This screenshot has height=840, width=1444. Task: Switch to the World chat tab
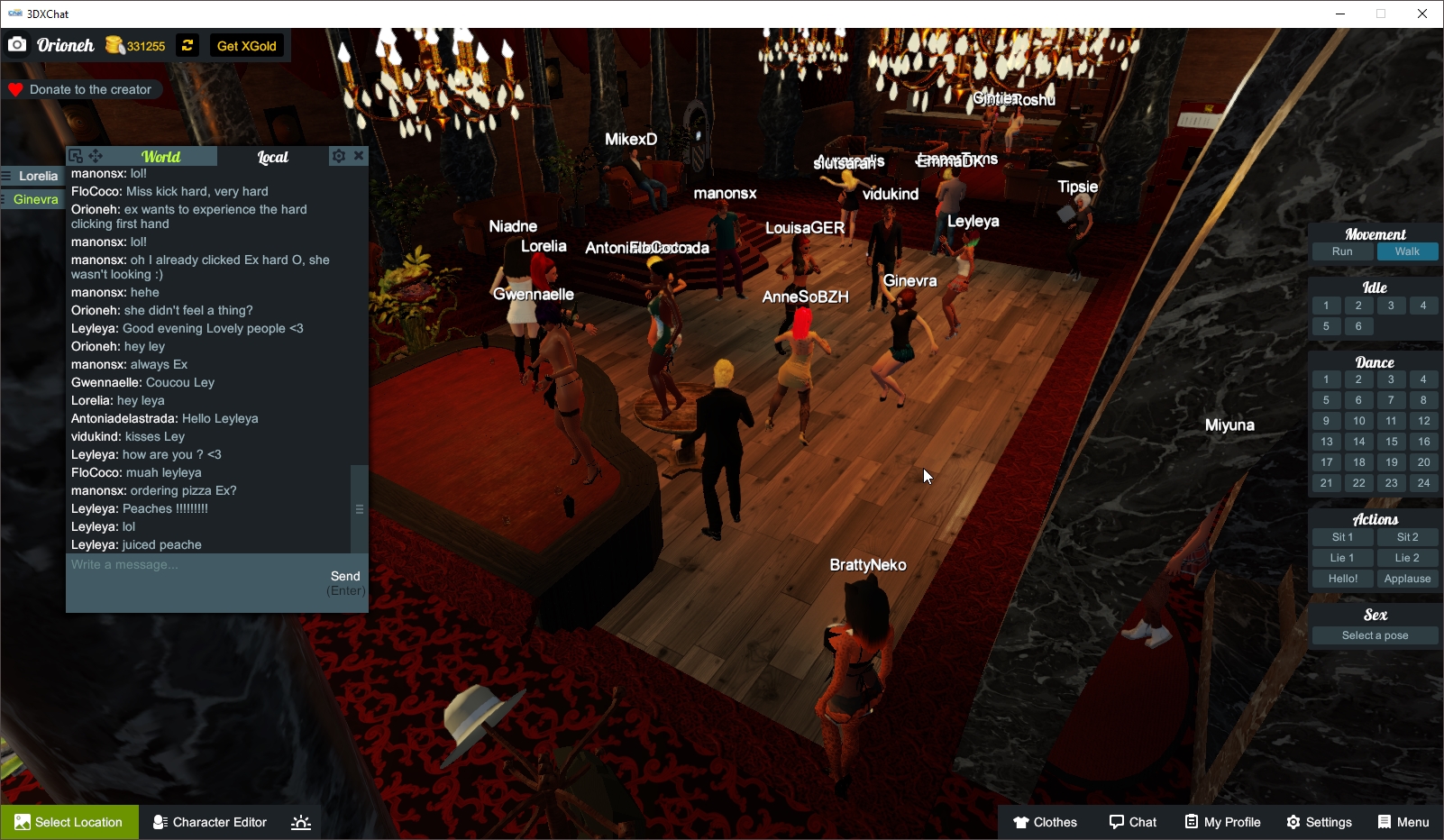(x=162, y=156)
